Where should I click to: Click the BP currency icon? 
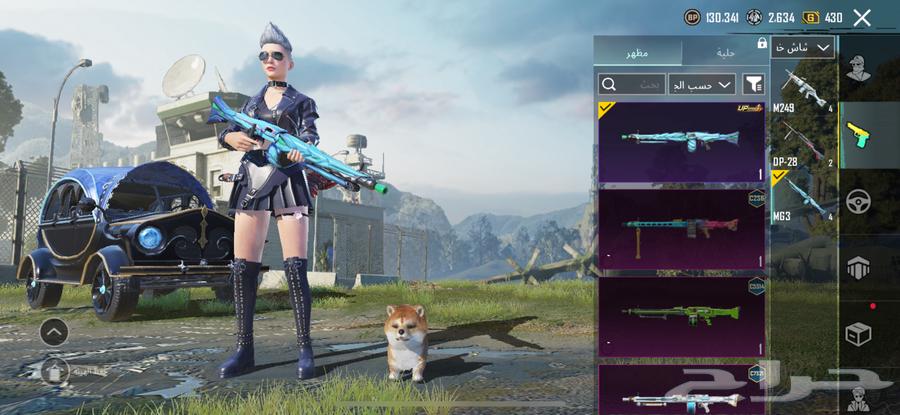point(692,17)
